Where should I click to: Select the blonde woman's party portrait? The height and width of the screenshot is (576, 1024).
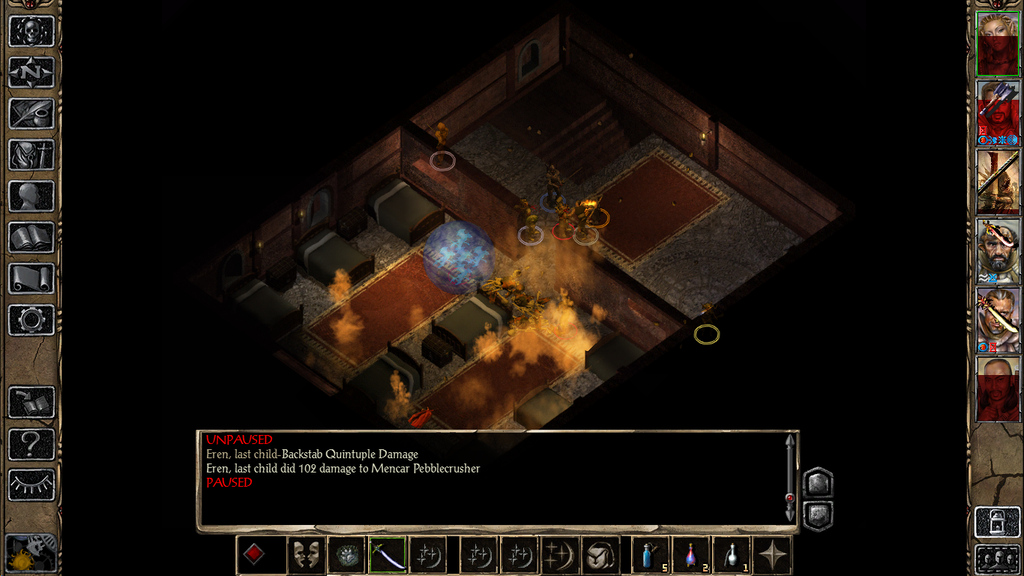click(x=997, y=43)
